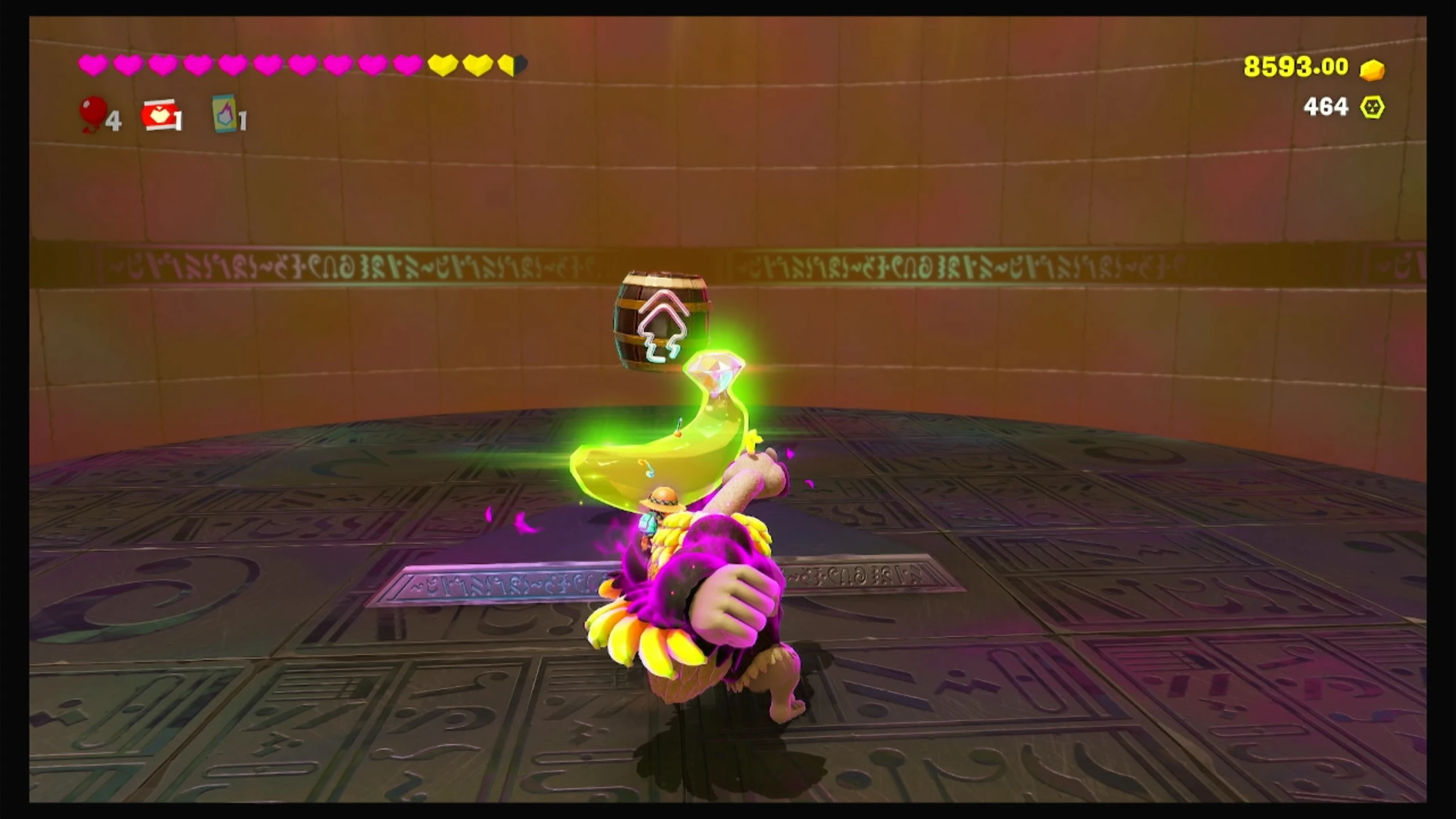The width and height of the screenshot is (1456, 819).
Task: Select the red balloon item icon
Action: (x=94, y=113)
